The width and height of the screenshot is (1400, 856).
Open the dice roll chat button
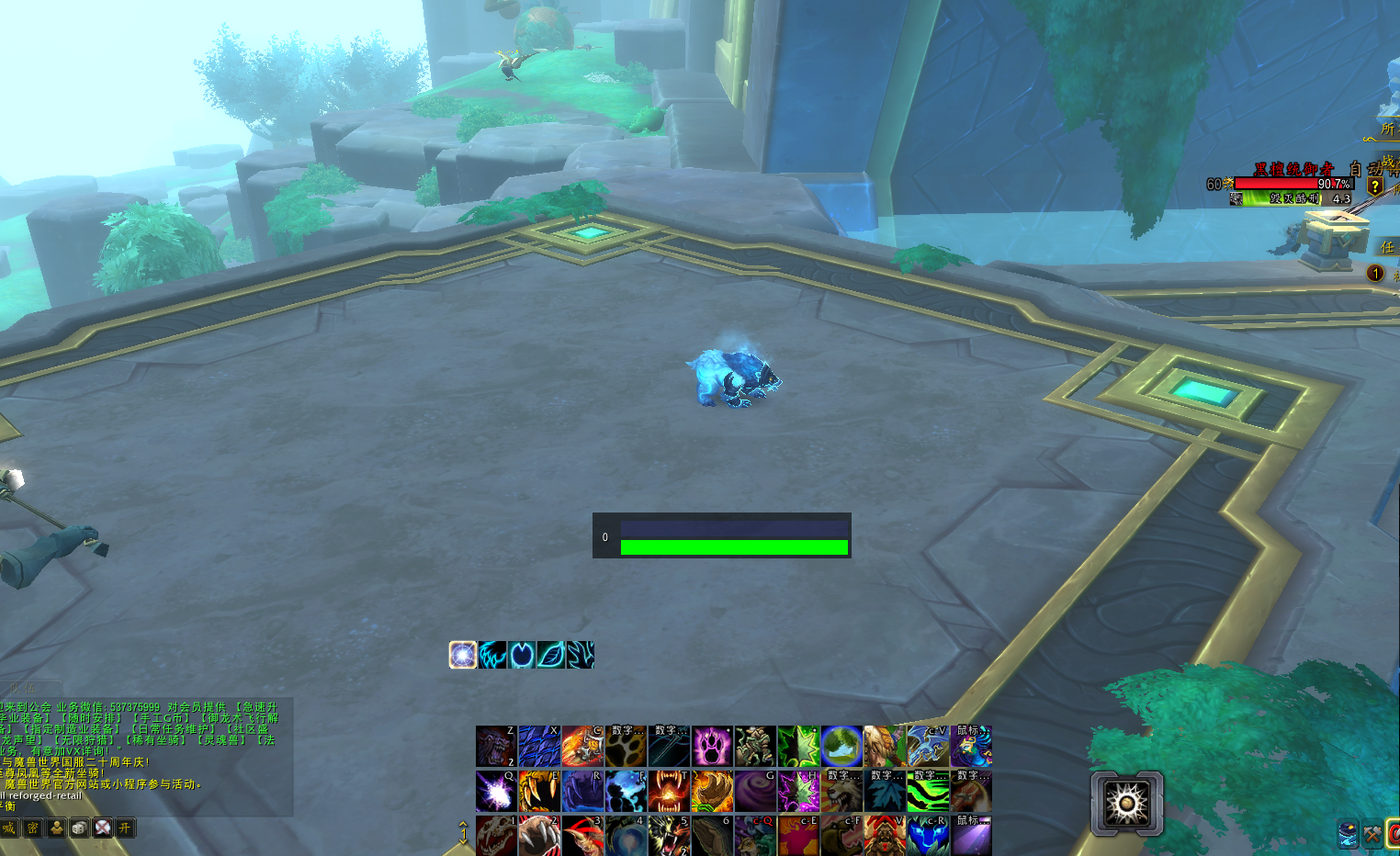click(x=80, y=828)
